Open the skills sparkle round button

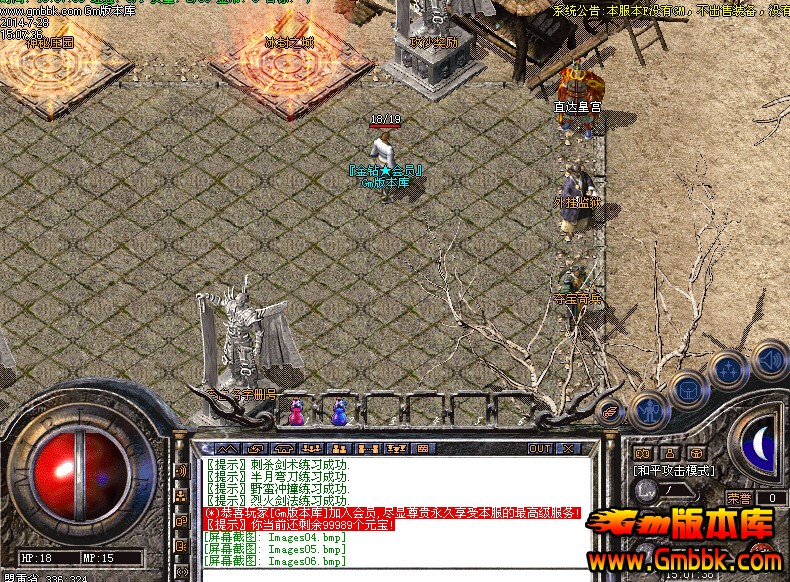coord(729,371)
